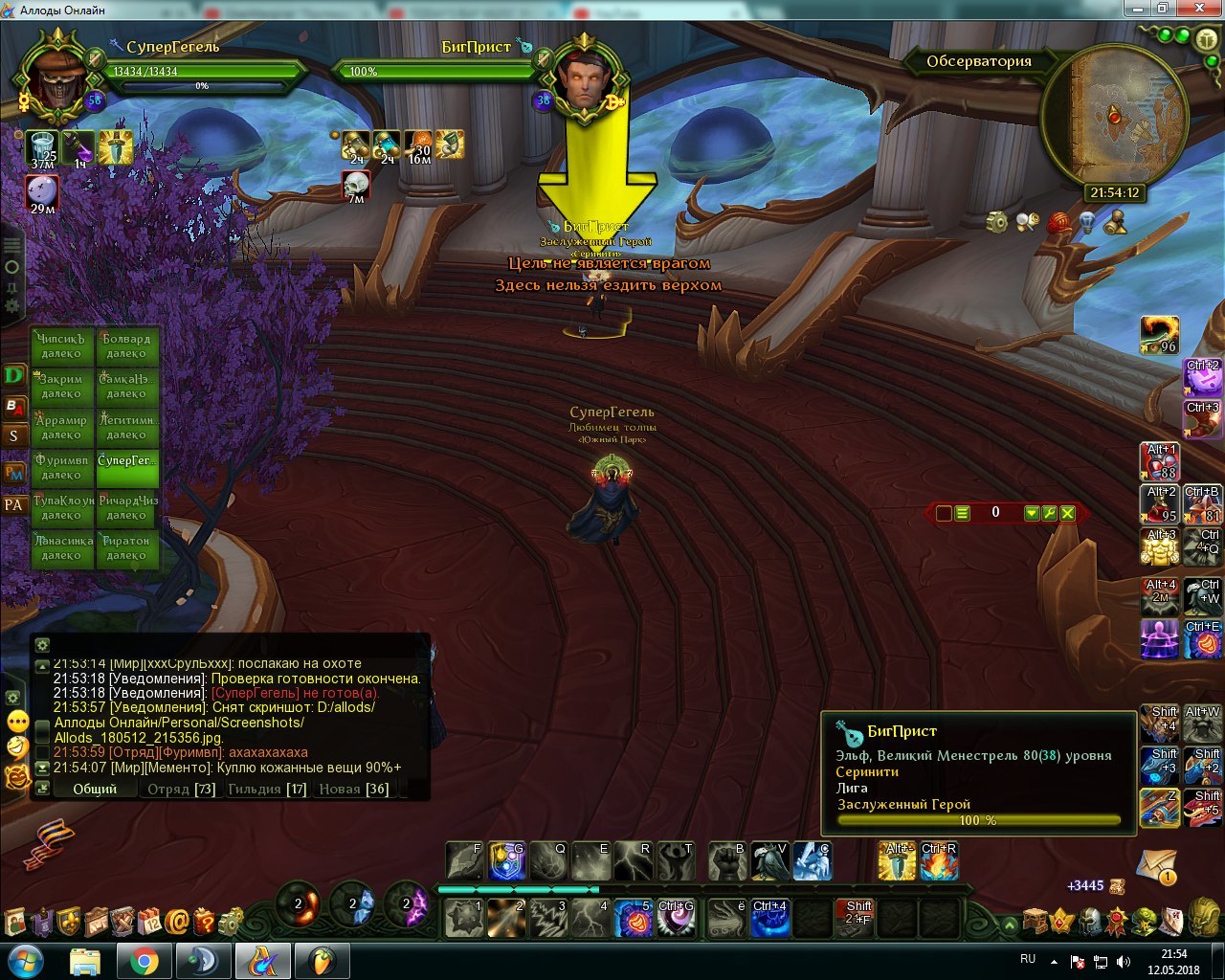Use the clenched fist ability on B
This screenshot has width=1225, height=980.
click(x=727, y=861)
